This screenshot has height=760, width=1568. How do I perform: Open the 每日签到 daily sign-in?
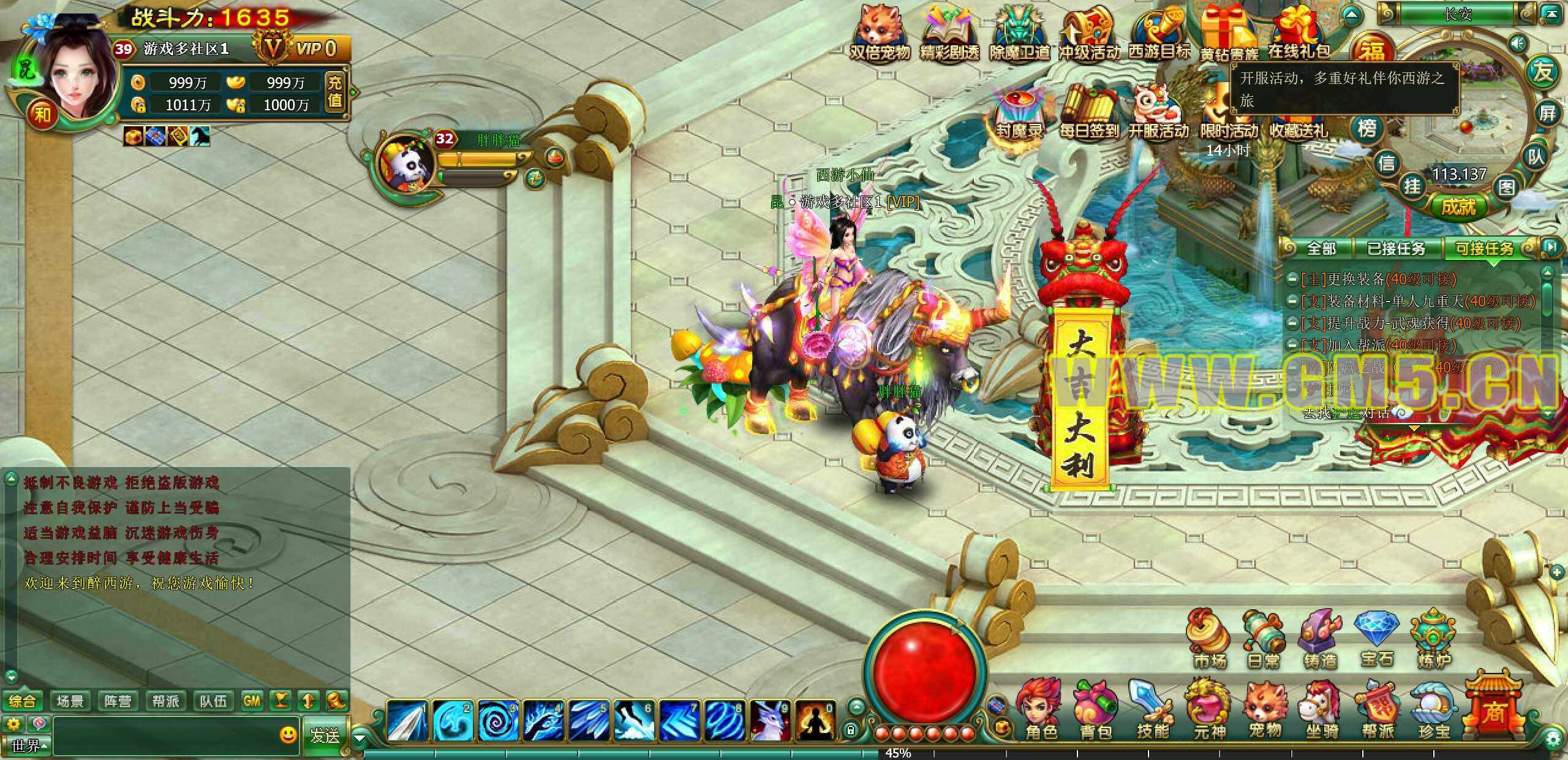click(x=1088, y=113)
